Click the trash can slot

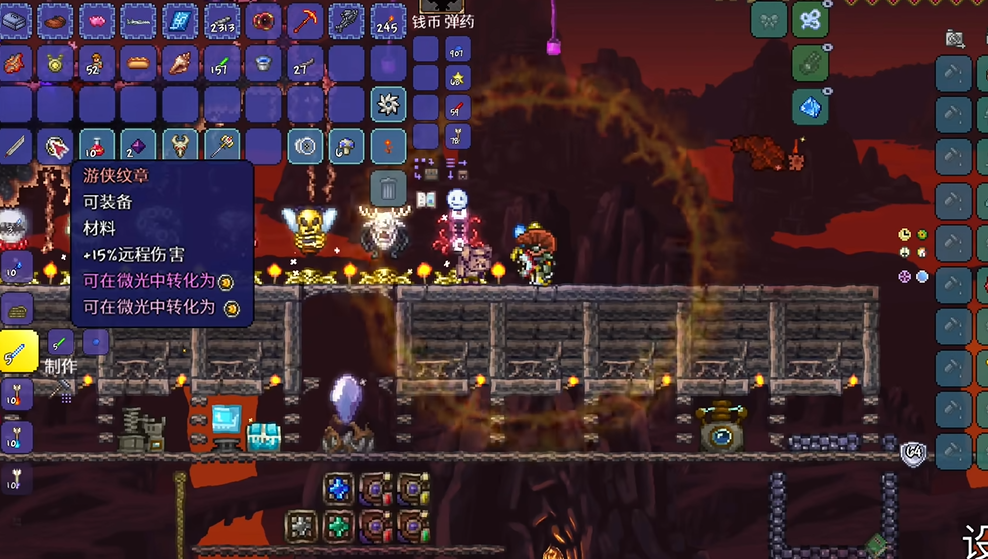388,187
